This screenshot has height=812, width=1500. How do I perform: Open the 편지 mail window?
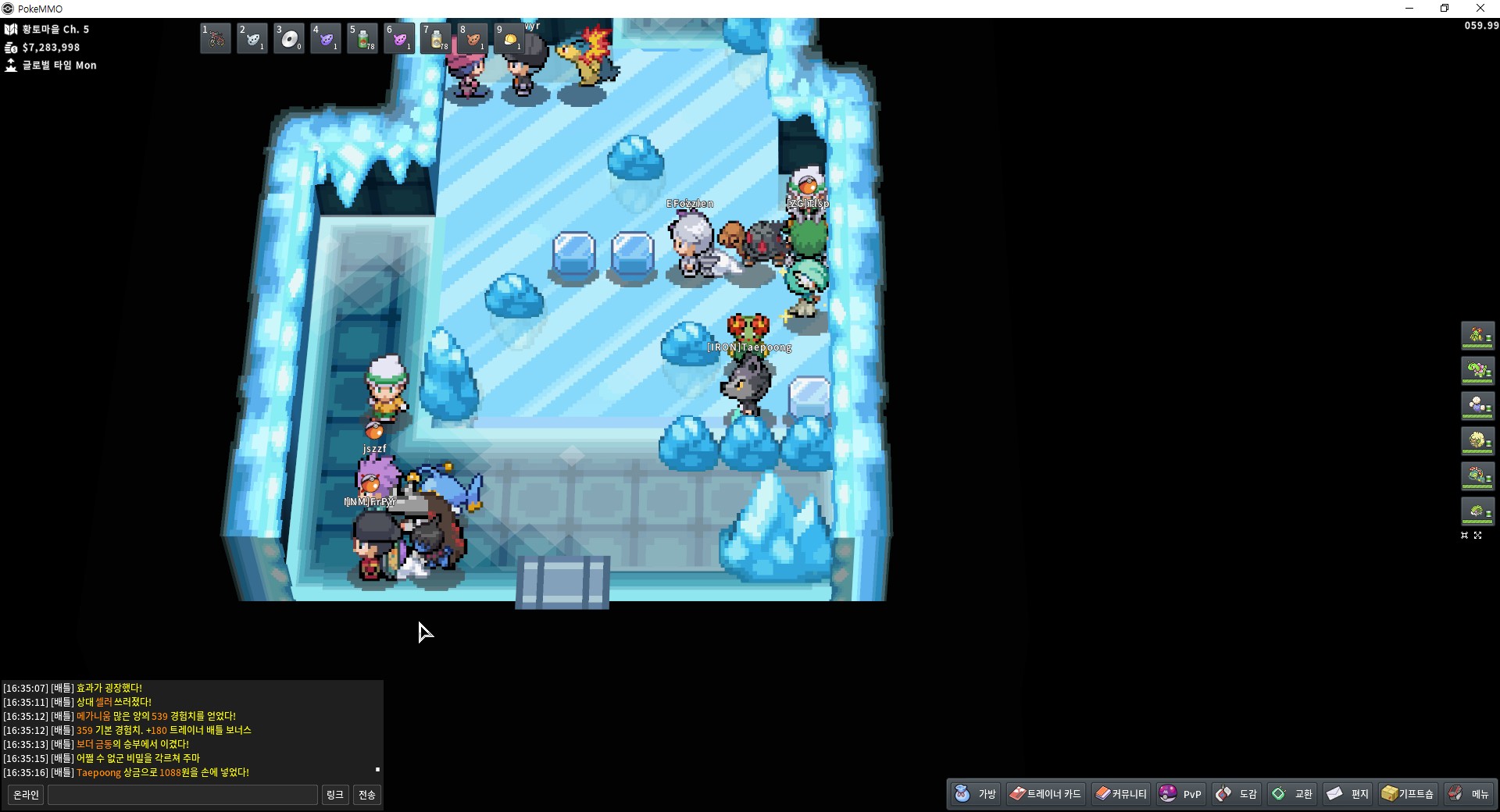[1348, 794]
